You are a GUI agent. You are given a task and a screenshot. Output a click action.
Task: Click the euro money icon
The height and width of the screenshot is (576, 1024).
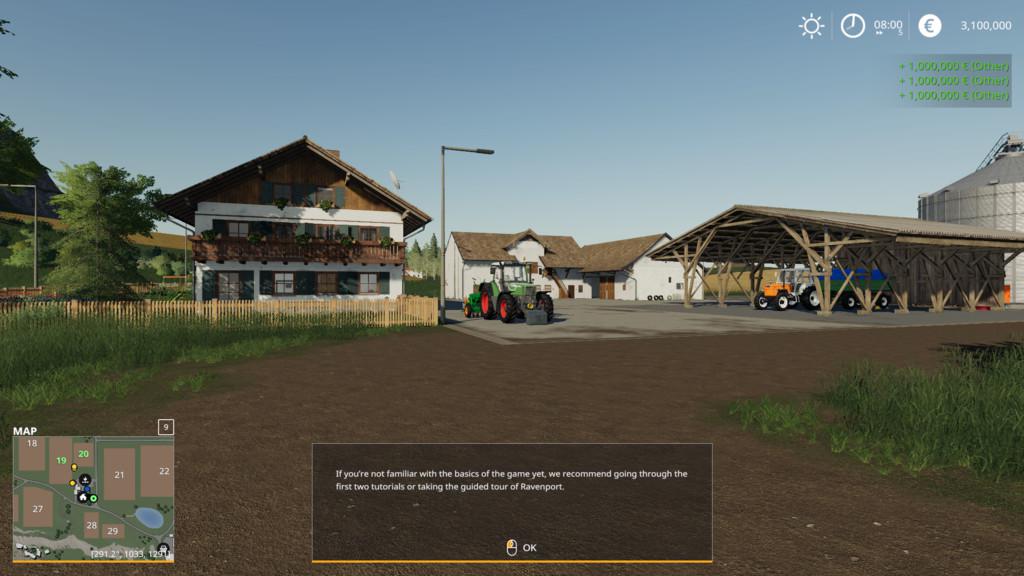click(x=930, y=26)
